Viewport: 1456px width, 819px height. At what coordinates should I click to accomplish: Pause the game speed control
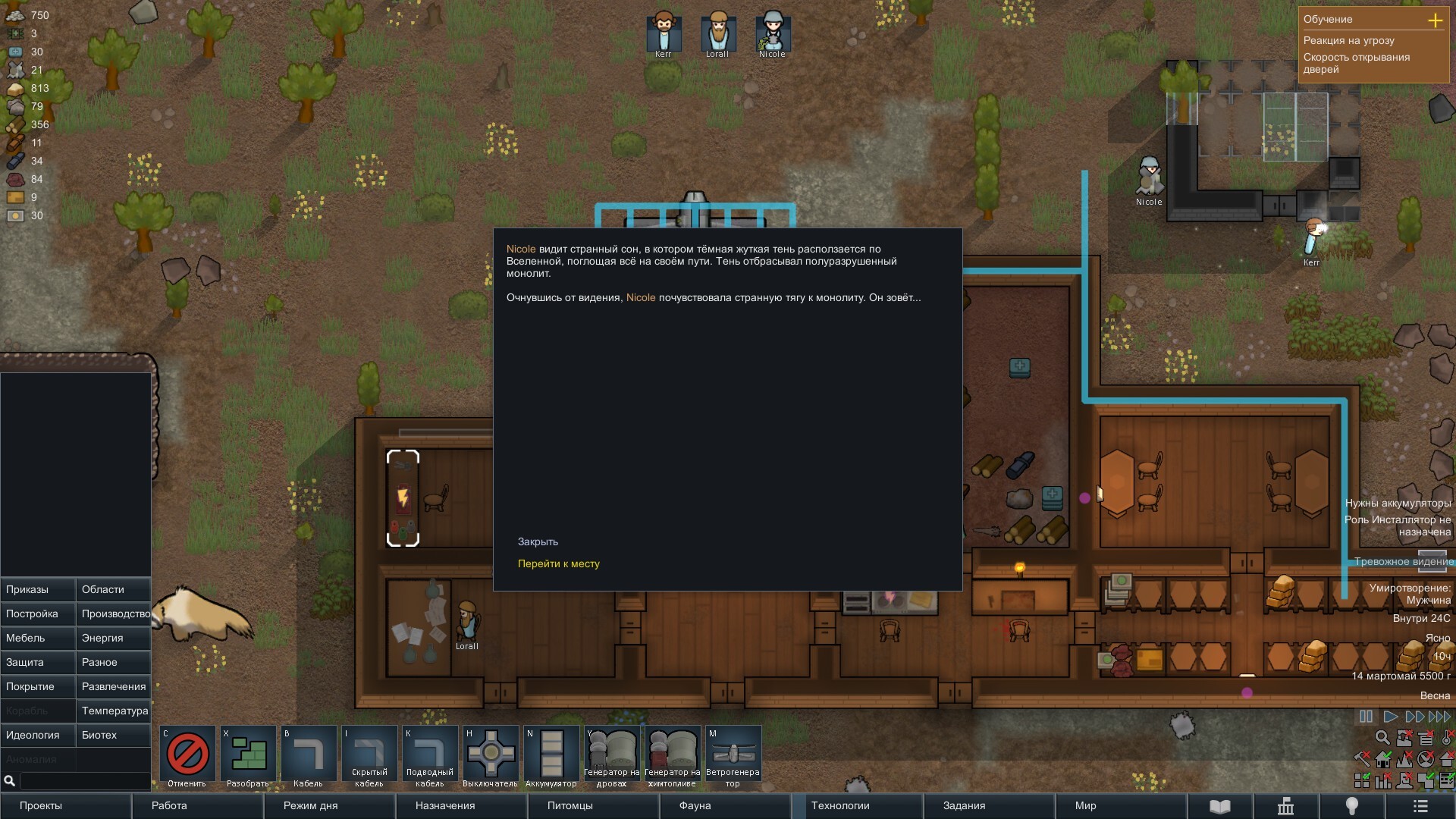pyautogui.click(x=1366, y=717)
